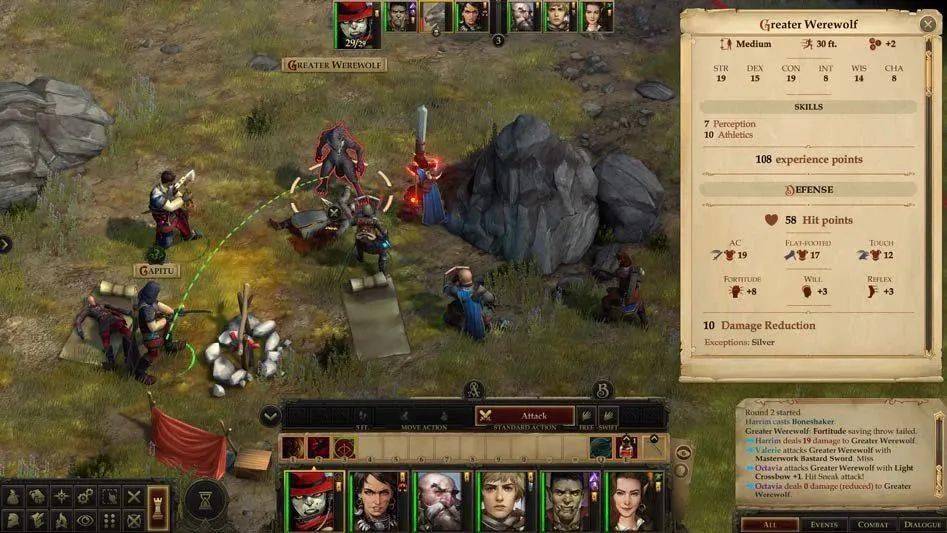Collapse the action bar with the chevron button
Screen dimensions: 947x533
pos(269,416)
